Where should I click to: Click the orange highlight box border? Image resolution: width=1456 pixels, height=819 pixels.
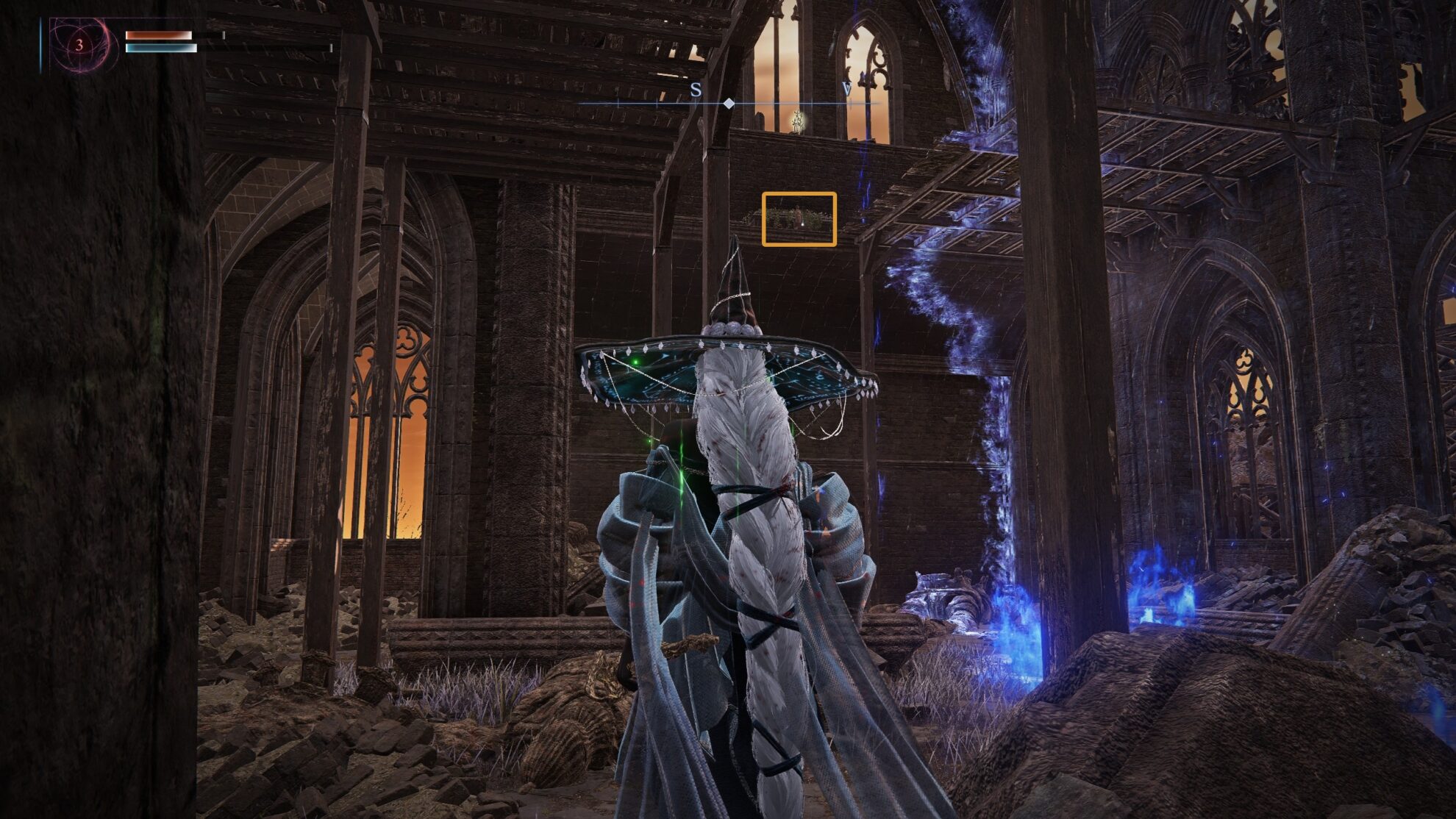pyautogui.click(x=764, y=219)
